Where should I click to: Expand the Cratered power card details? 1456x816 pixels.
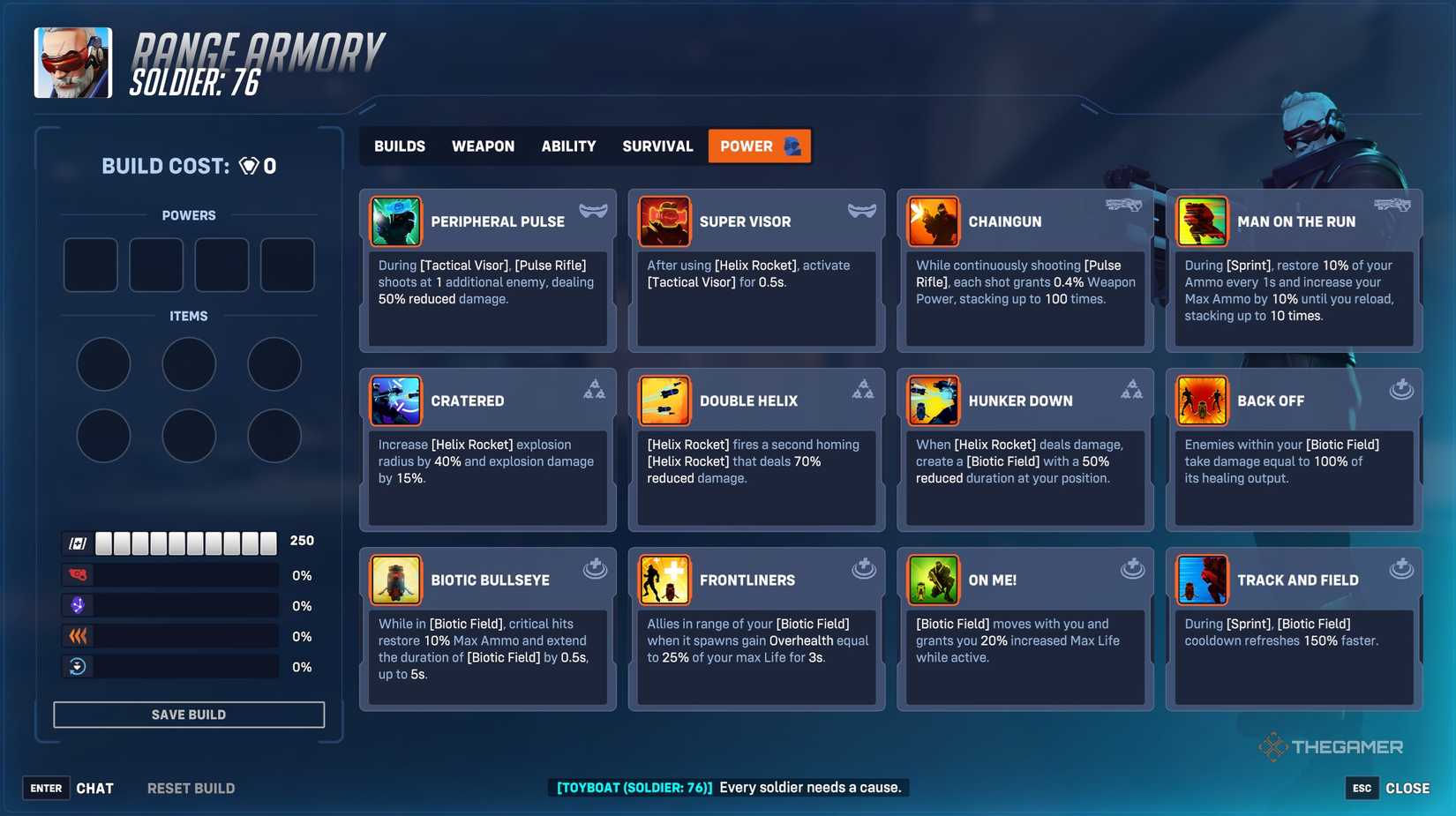[487, 450]
